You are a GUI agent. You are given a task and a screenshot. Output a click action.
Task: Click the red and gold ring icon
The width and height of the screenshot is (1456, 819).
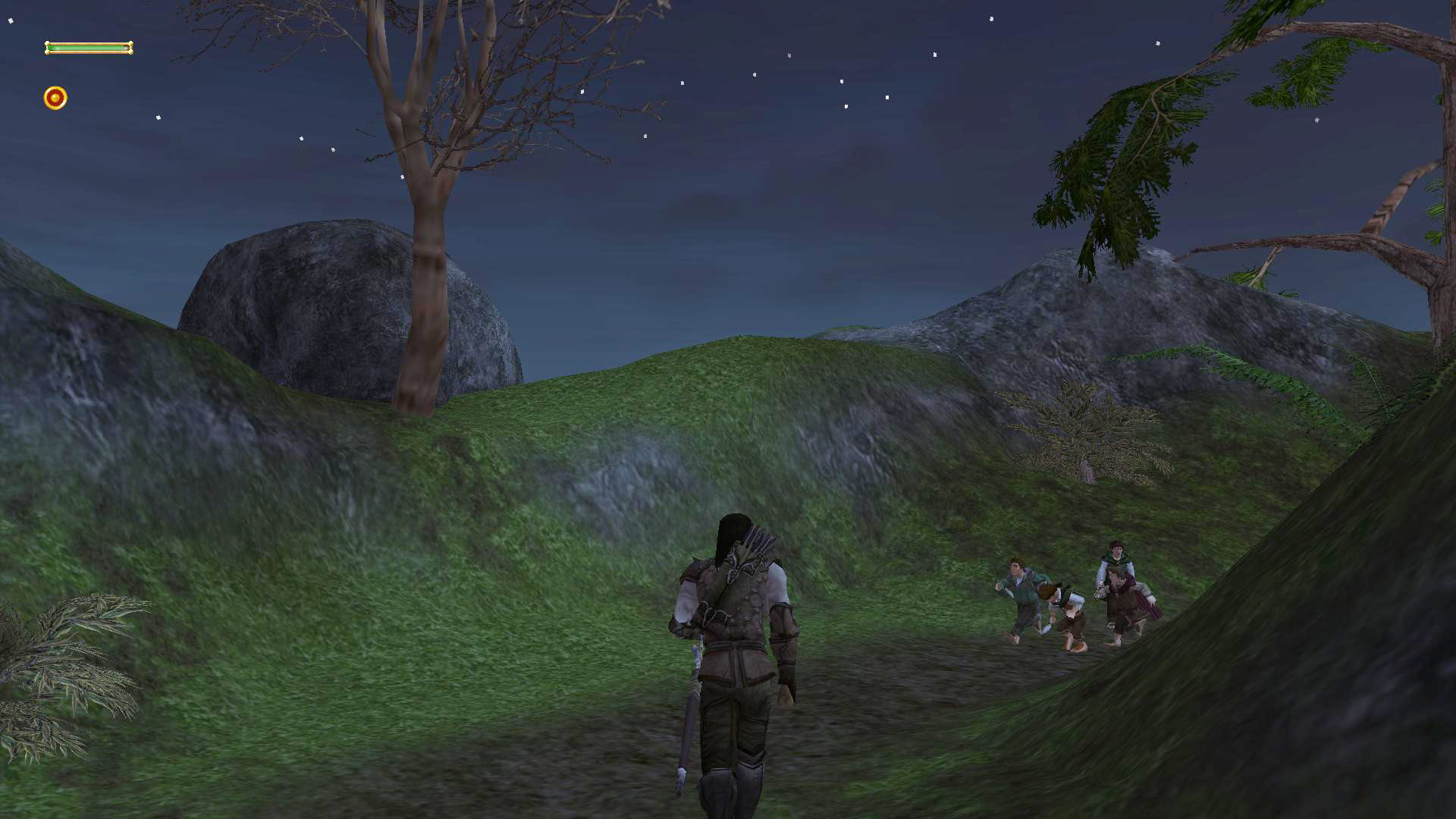point(55,98)
